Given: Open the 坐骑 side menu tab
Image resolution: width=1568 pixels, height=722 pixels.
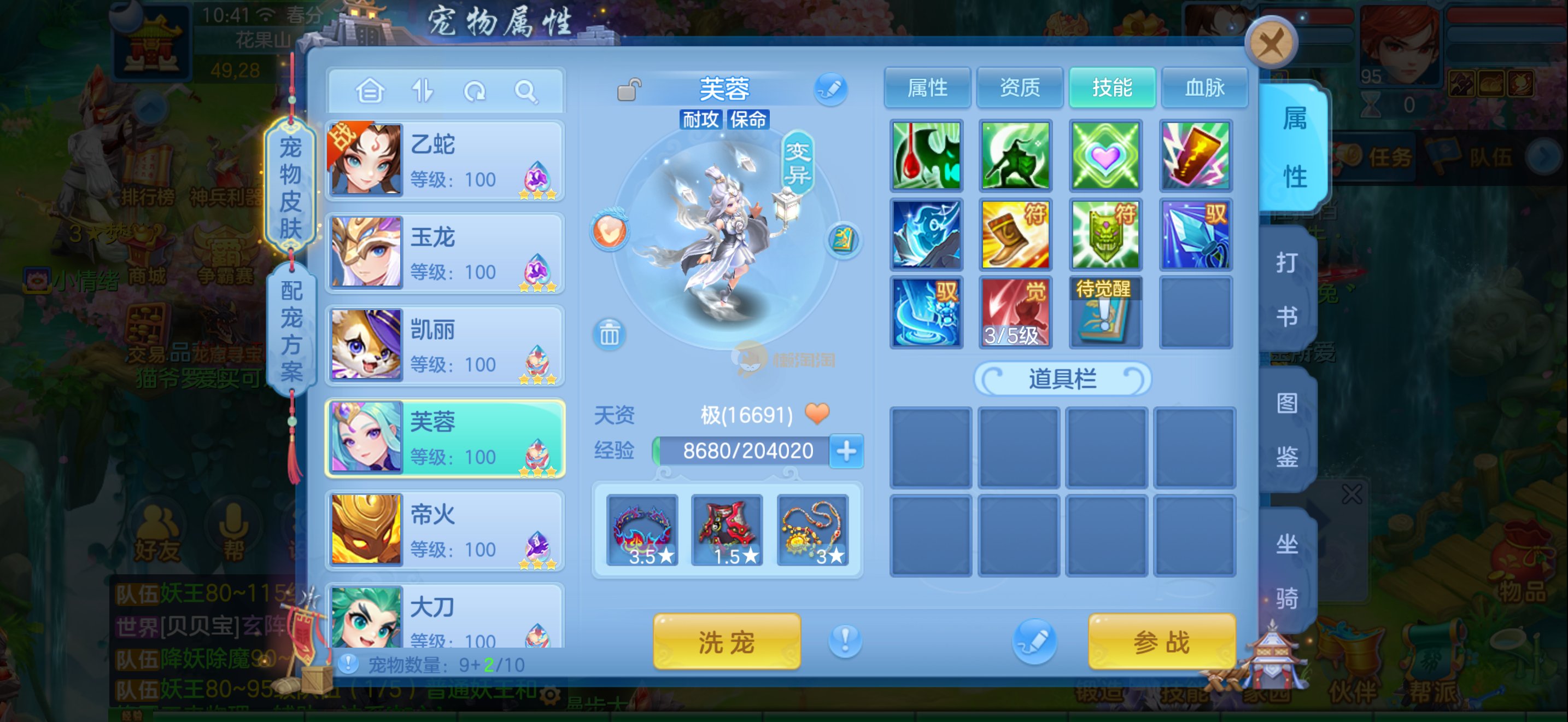Looking at the screenshot, I should [x=1286, y=569].
